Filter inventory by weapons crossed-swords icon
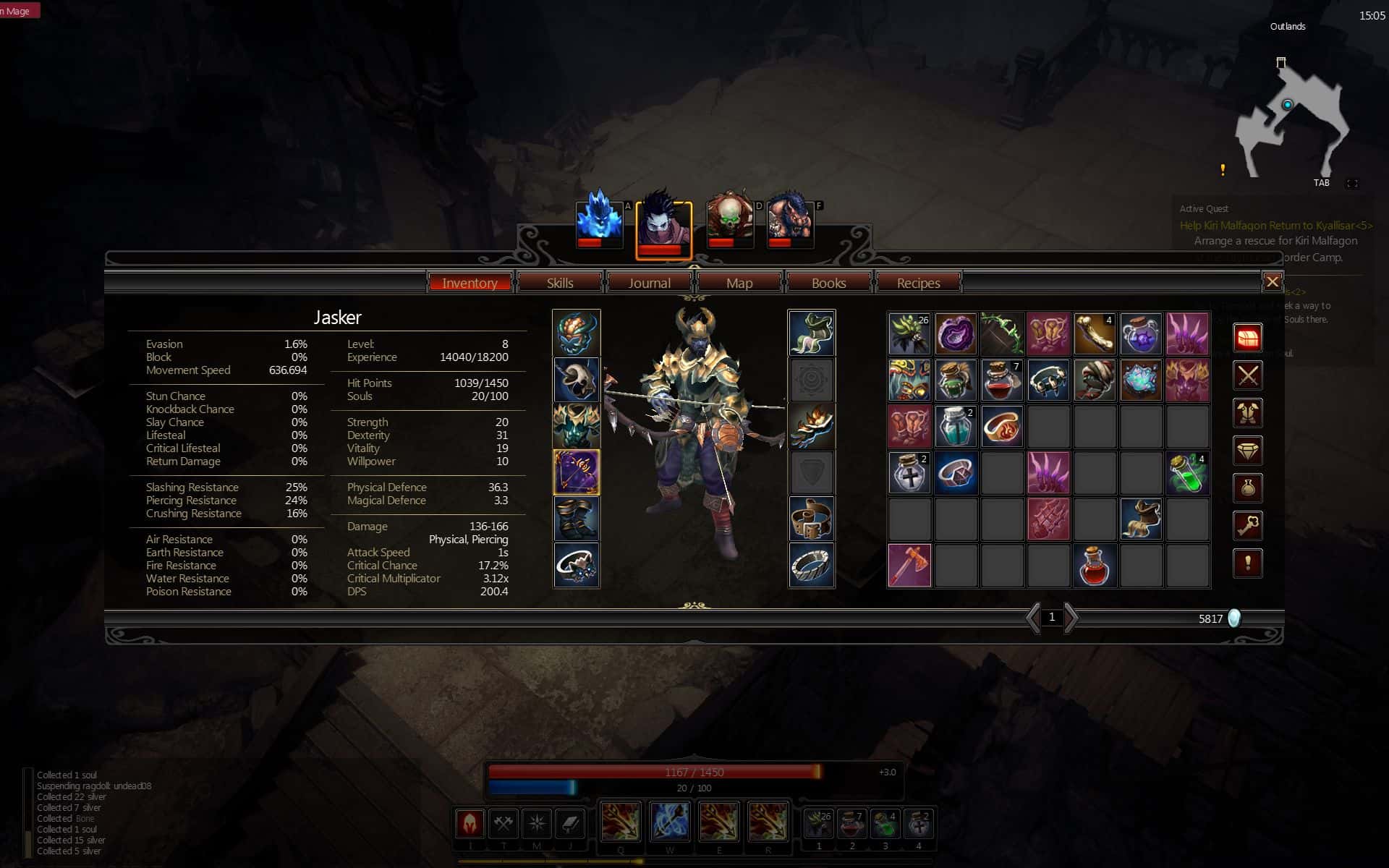 point(1248,375)
